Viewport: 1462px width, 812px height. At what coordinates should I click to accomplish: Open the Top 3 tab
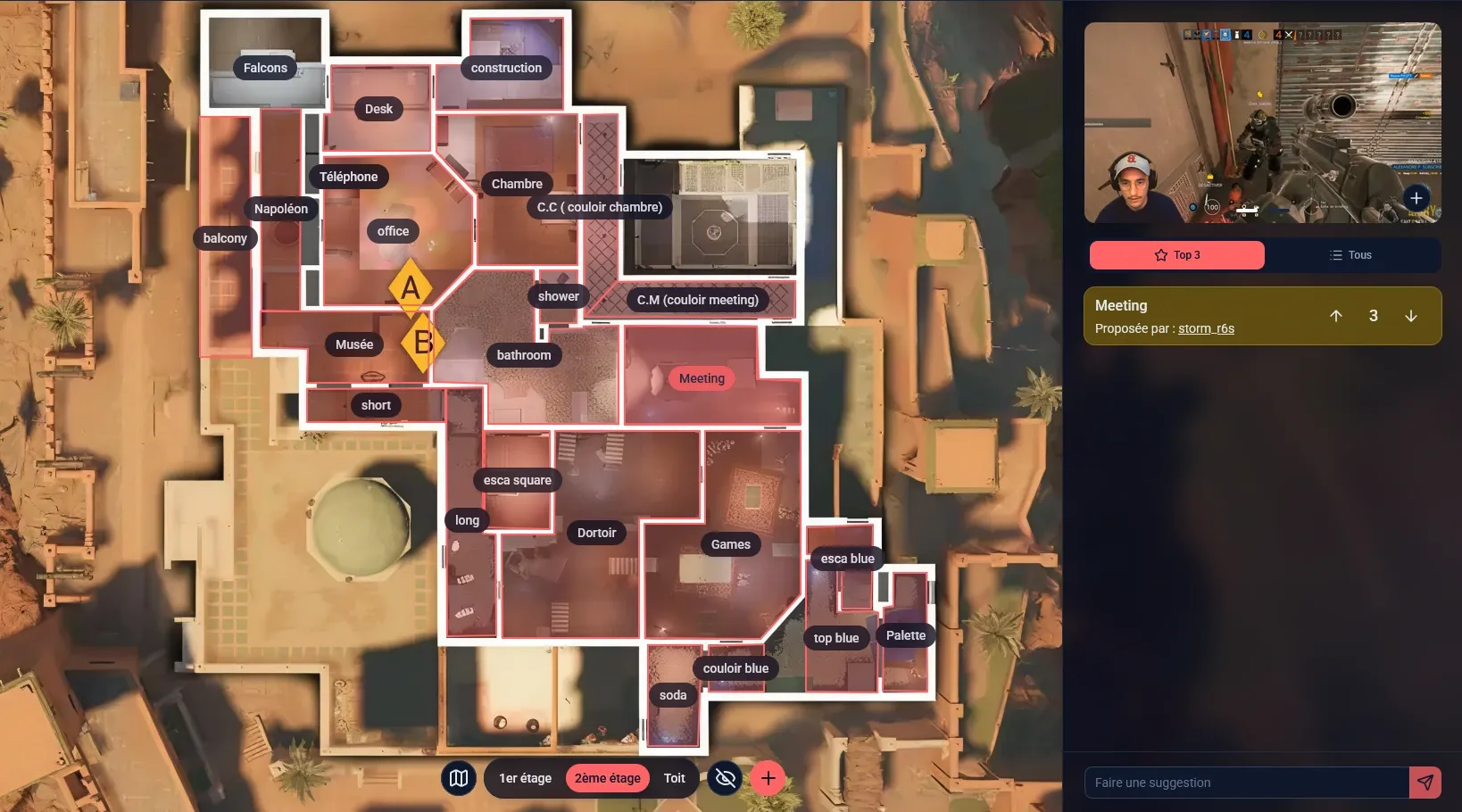click(x=1176, y=254)
